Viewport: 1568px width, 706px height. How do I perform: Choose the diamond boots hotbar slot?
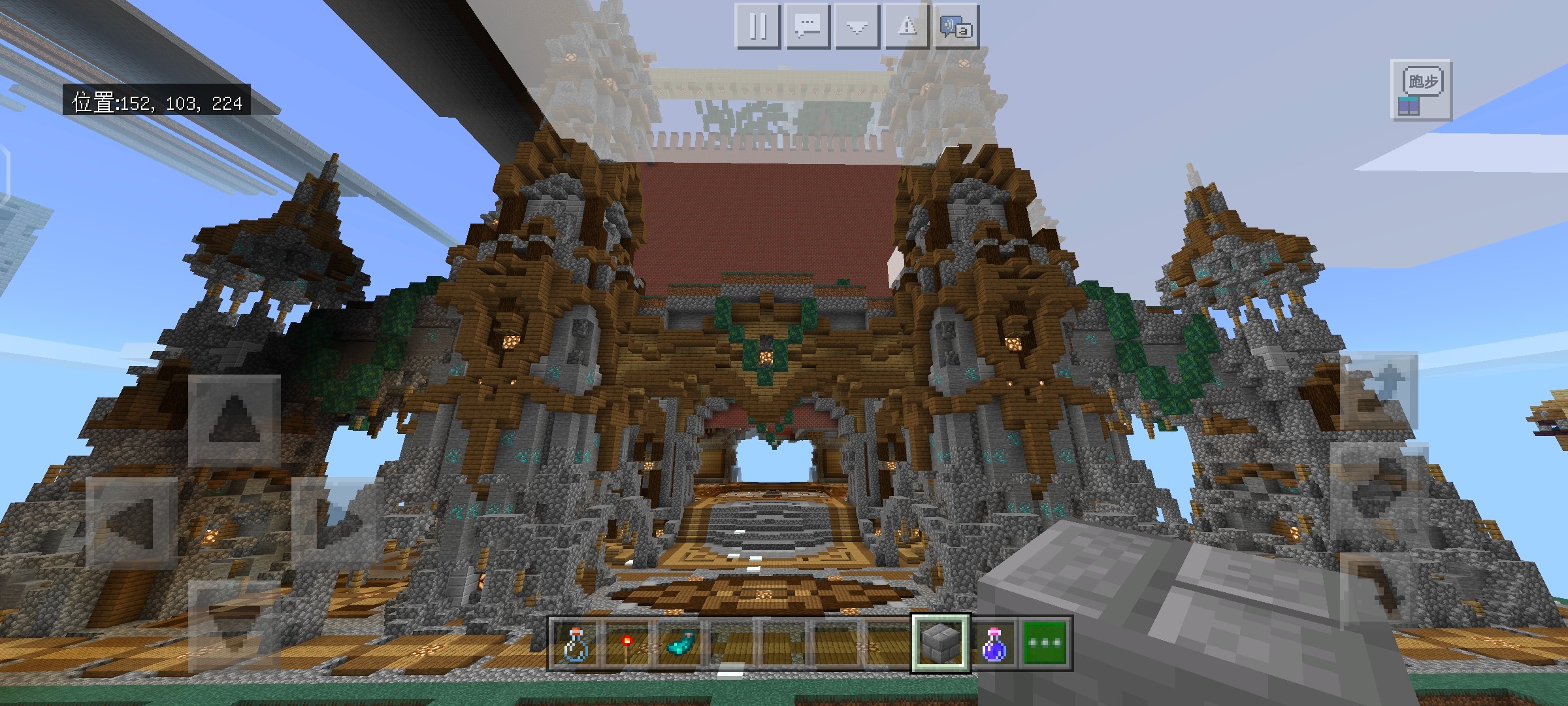[x=678, y=643]
